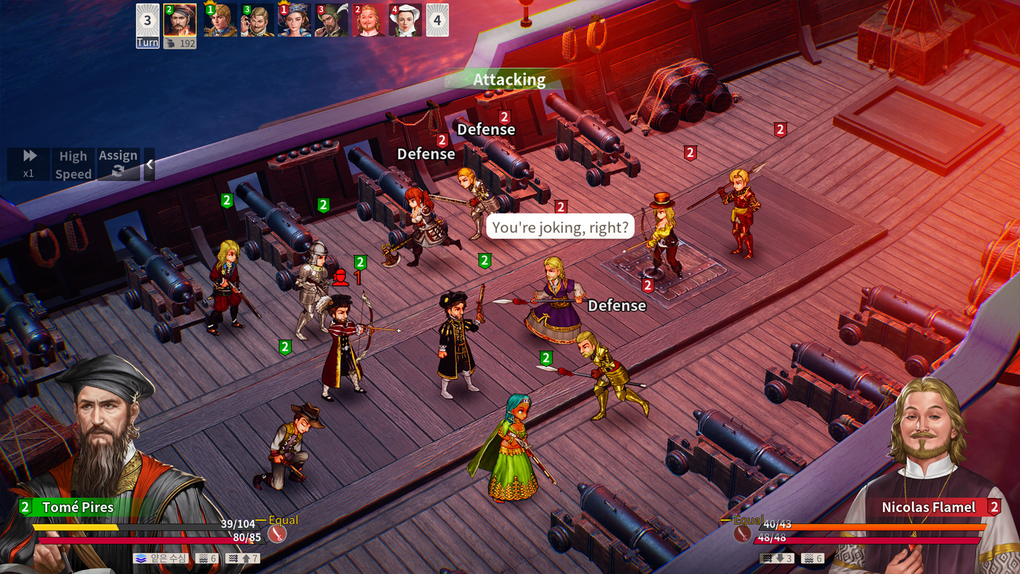The width and height of the screenshot is (1020, 574).
Task: Click the Assign button
Action: (118, 164)
